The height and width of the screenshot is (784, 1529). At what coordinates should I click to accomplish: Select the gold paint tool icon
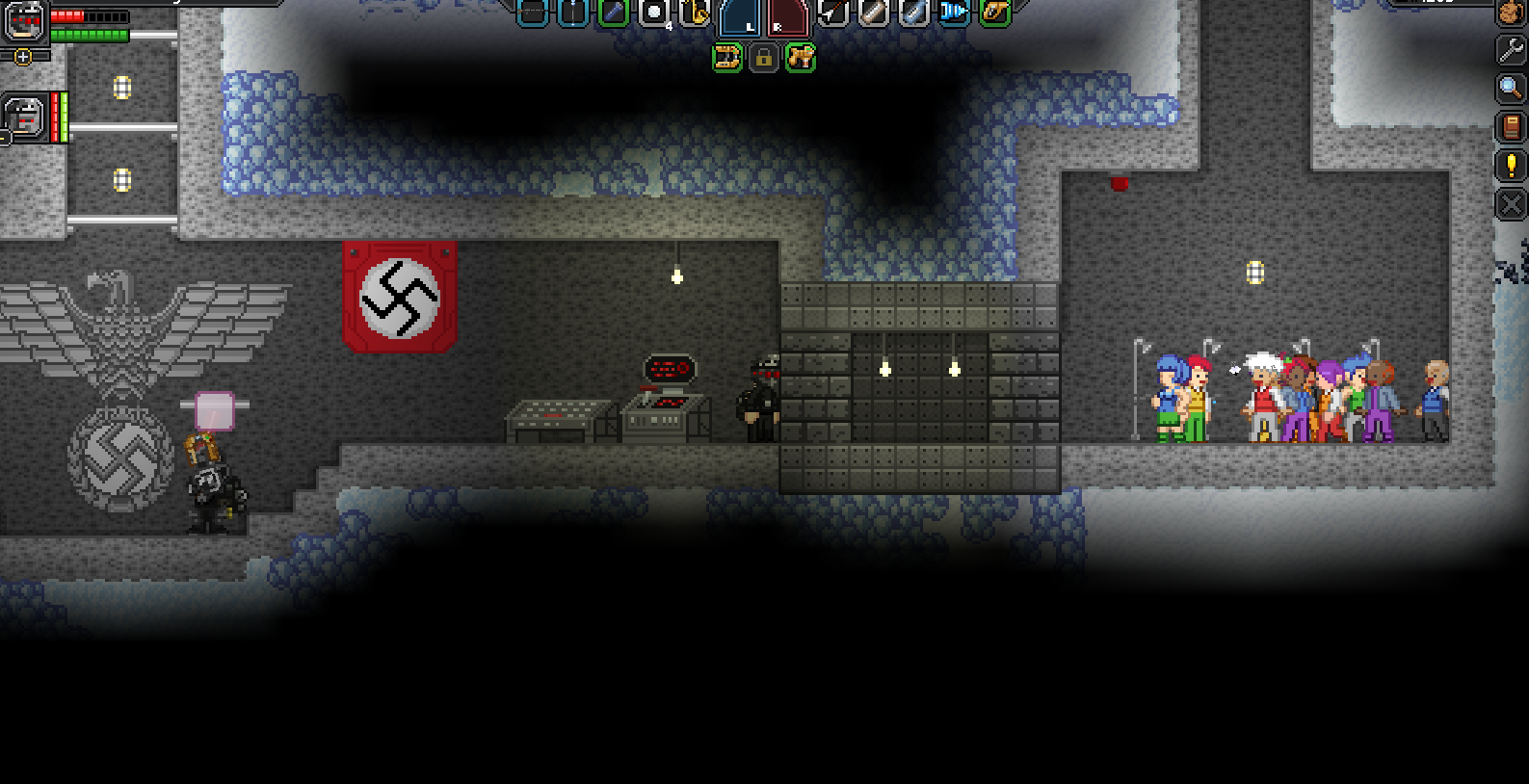click(x=800, y=59)
